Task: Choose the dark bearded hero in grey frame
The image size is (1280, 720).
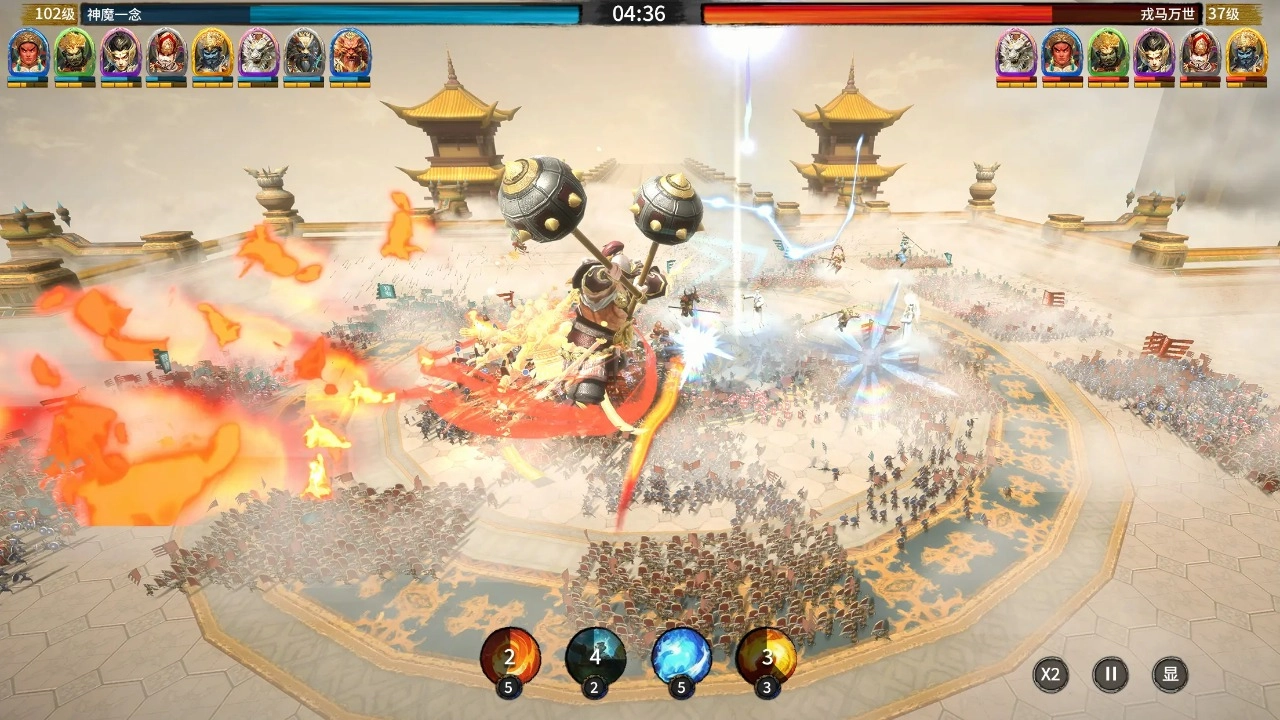Action: [304, 52]
